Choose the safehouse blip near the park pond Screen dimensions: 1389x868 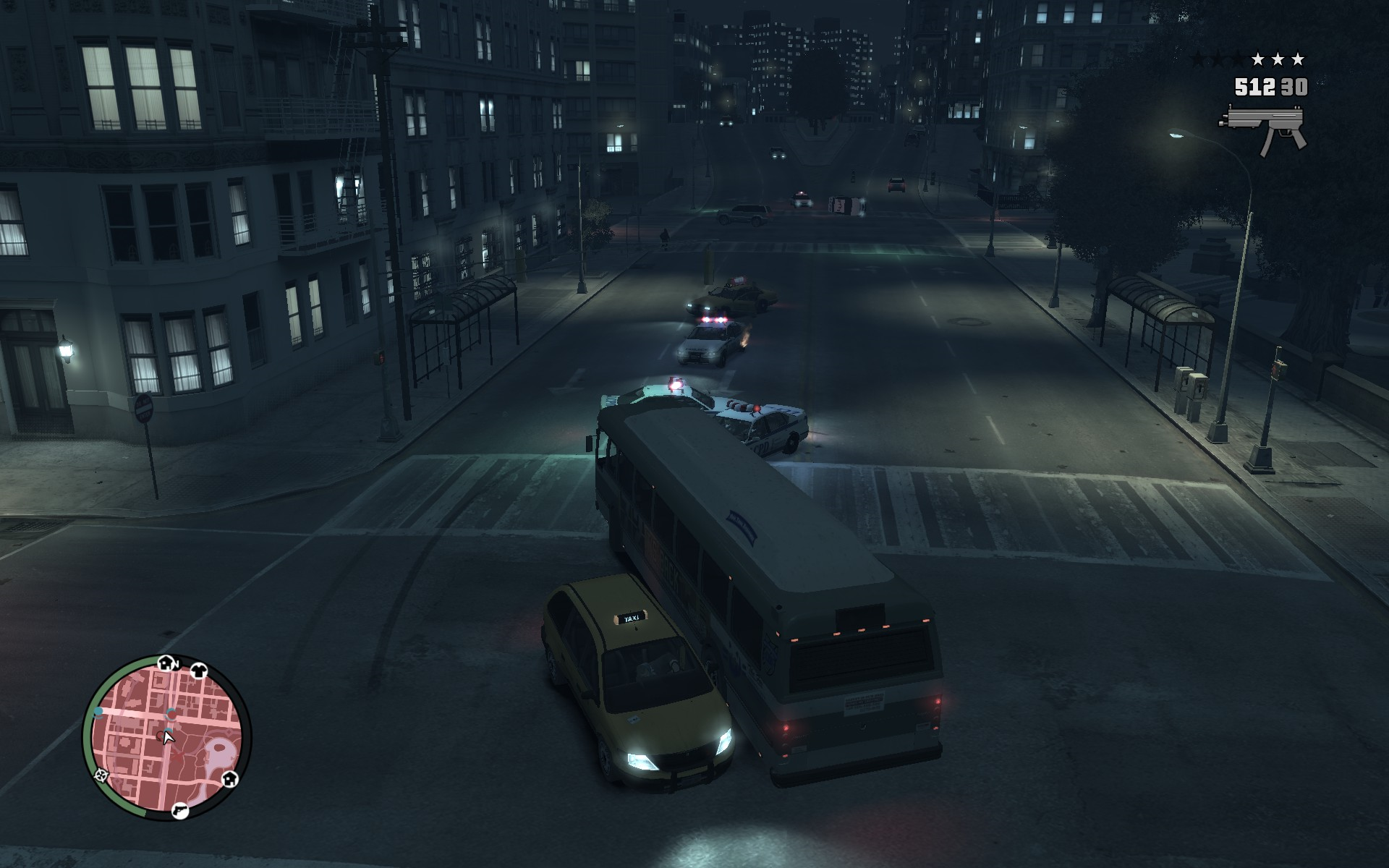click(229, 779)
